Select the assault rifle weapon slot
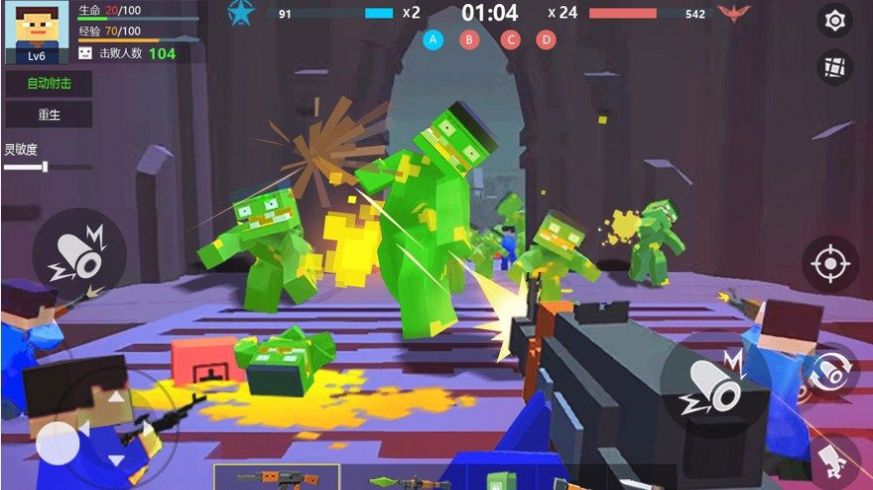Viewport: 873px width, 490px height. click(277, 477)
